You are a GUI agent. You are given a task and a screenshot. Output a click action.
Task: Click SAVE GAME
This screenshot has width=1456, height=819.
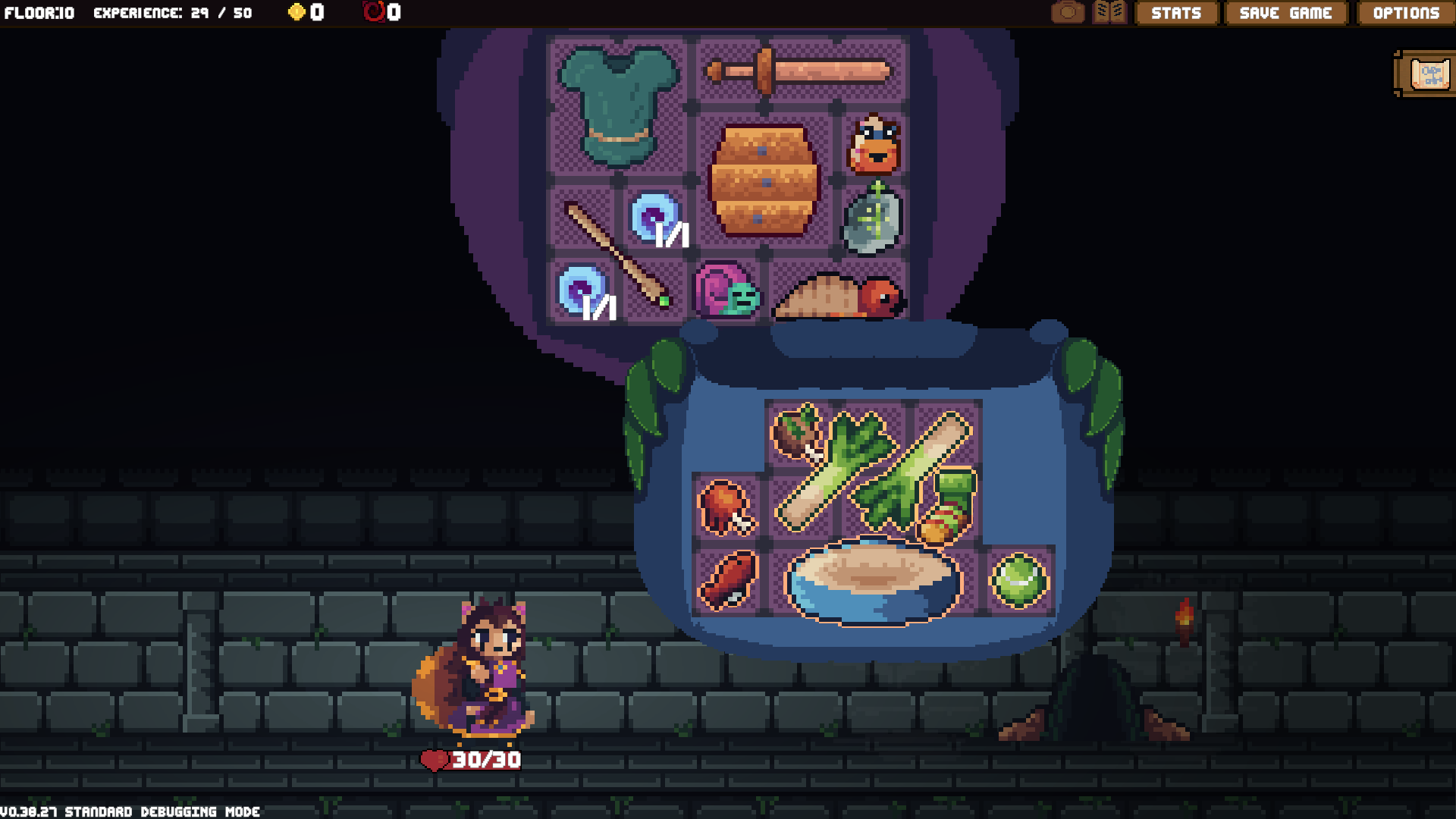pos(1285,13)
